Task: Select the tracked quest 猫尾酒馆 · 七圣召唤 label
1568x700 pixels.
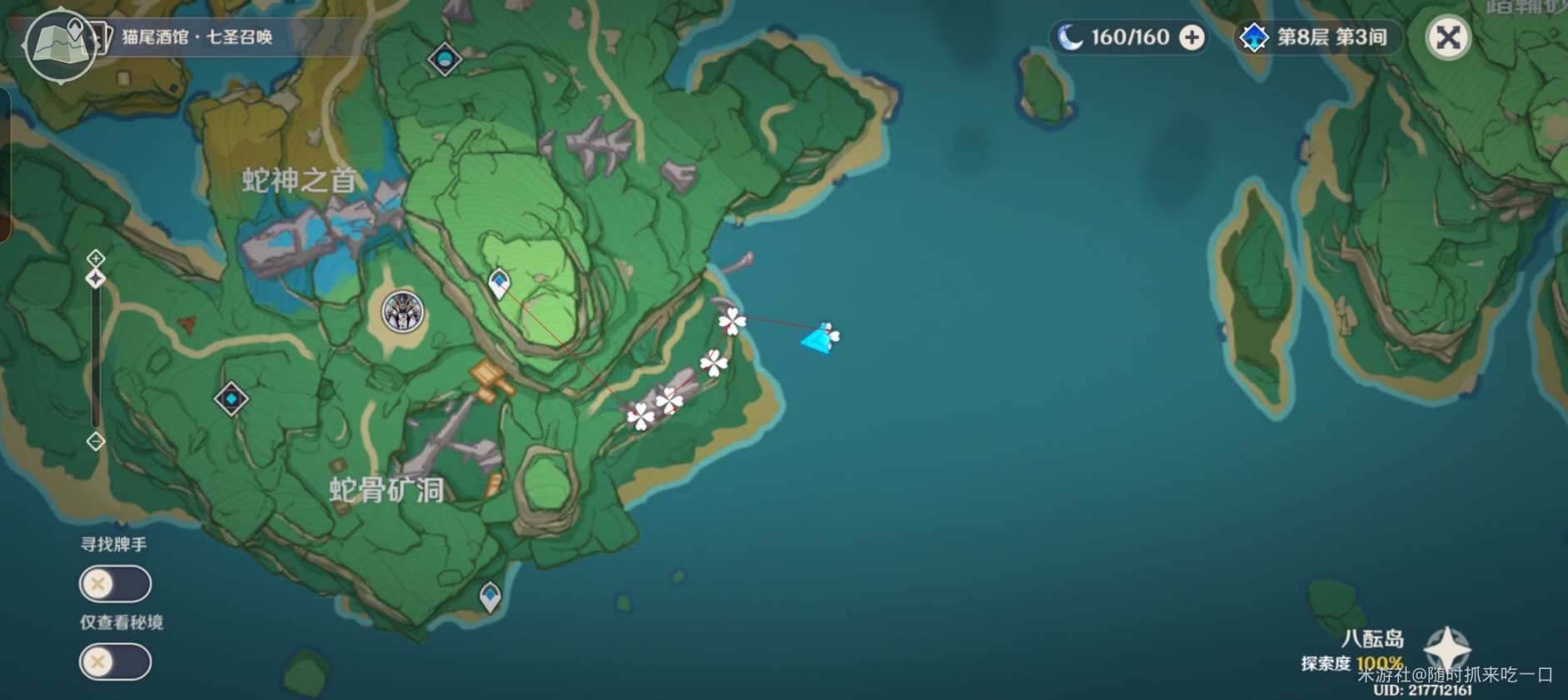Action: [x=197, y=37]
